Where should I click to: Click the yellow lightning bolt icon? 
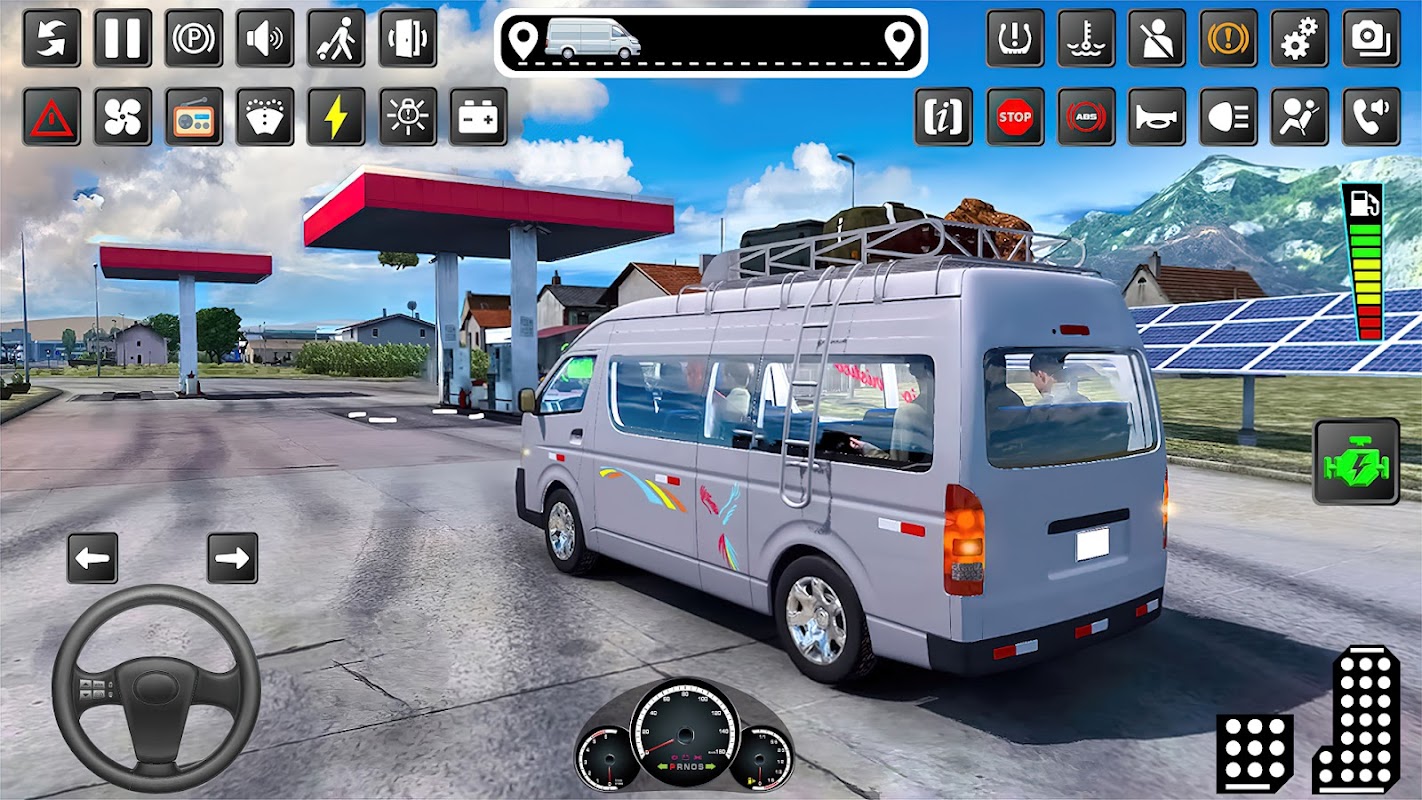[336, 117]
